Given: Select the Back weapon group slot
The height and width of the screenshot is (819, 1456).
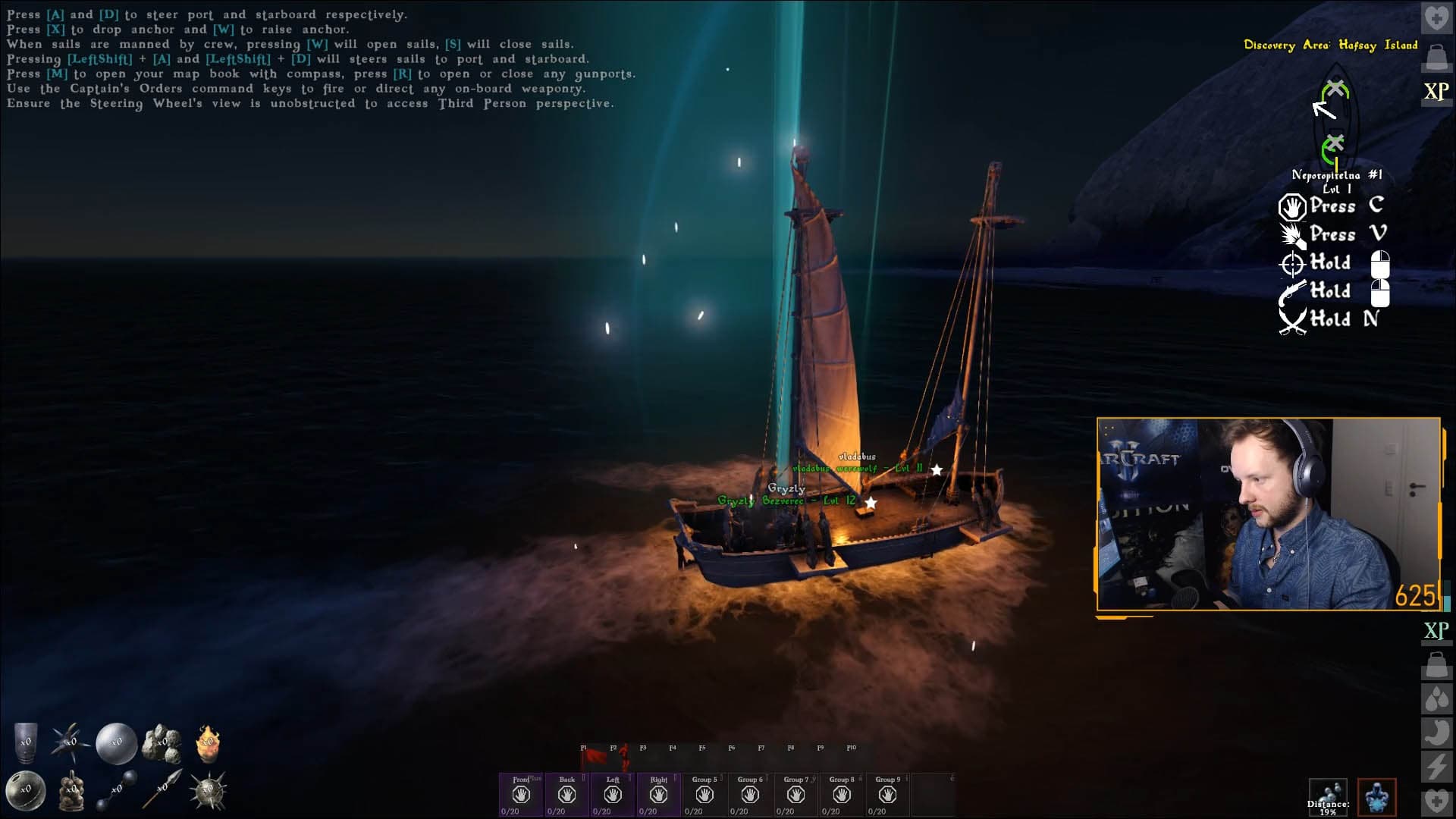Looking at the screenshot, I should tap(566, 794).
